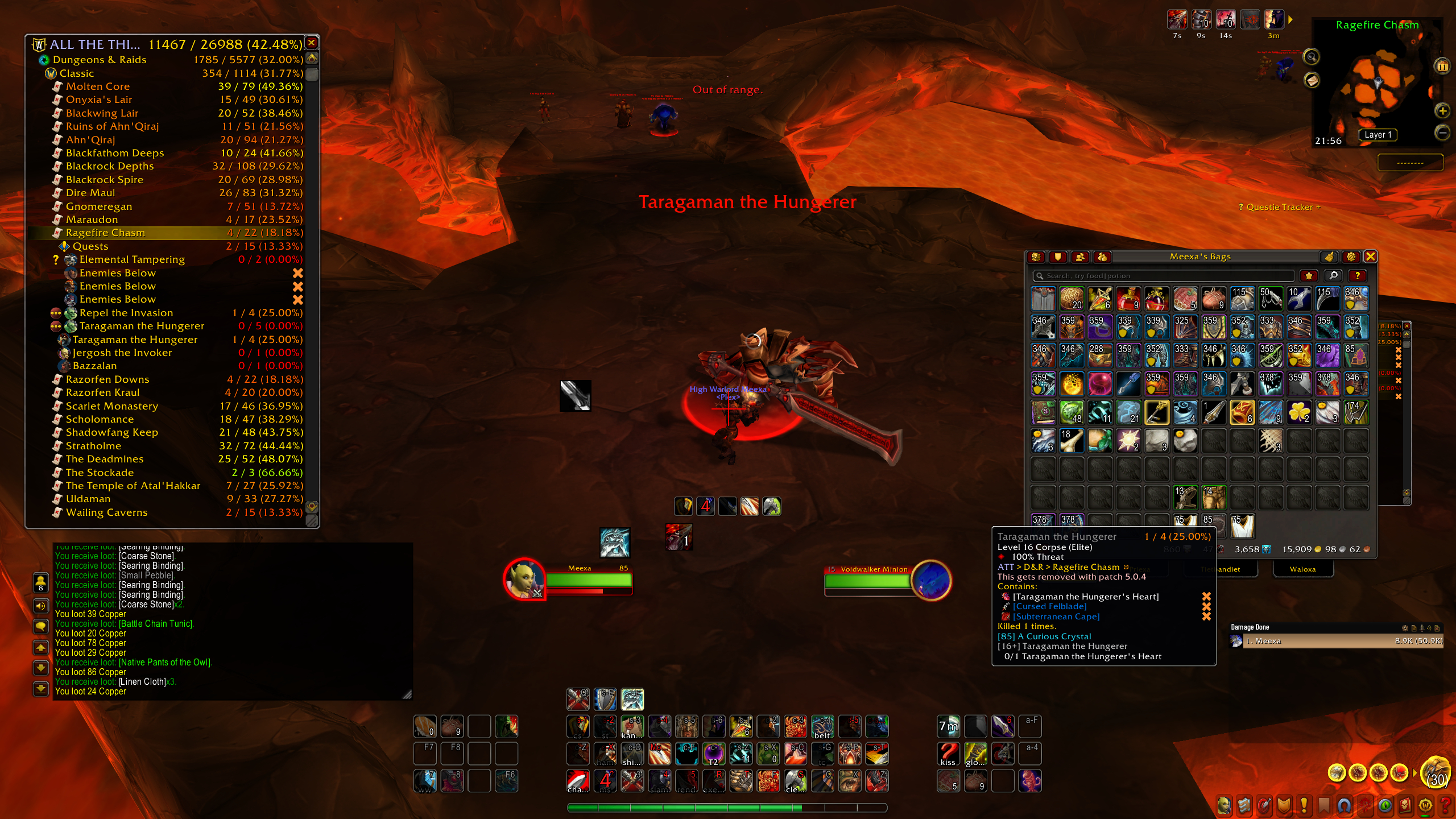Expand the Questie Tracker
The height and width of the screenshot is (819, 1456).
(x=1279, y=207)
